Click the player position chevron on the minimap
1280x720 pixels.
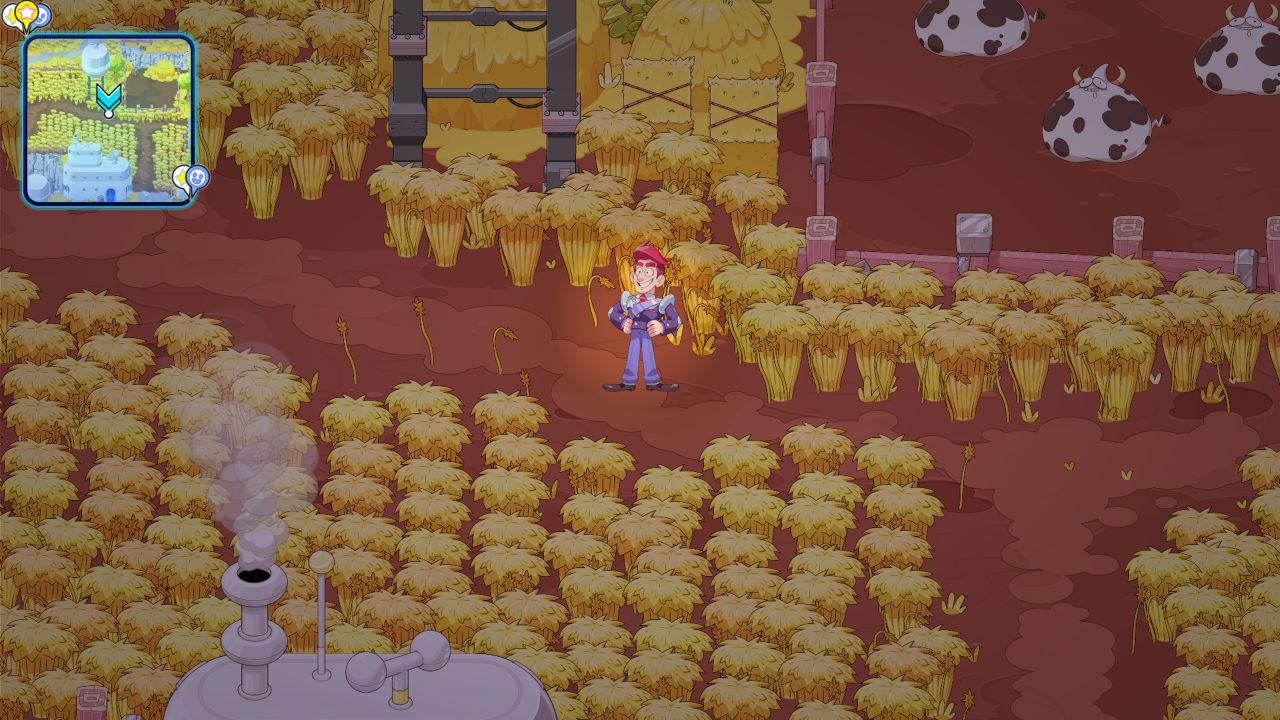click(x=106, y=97)
